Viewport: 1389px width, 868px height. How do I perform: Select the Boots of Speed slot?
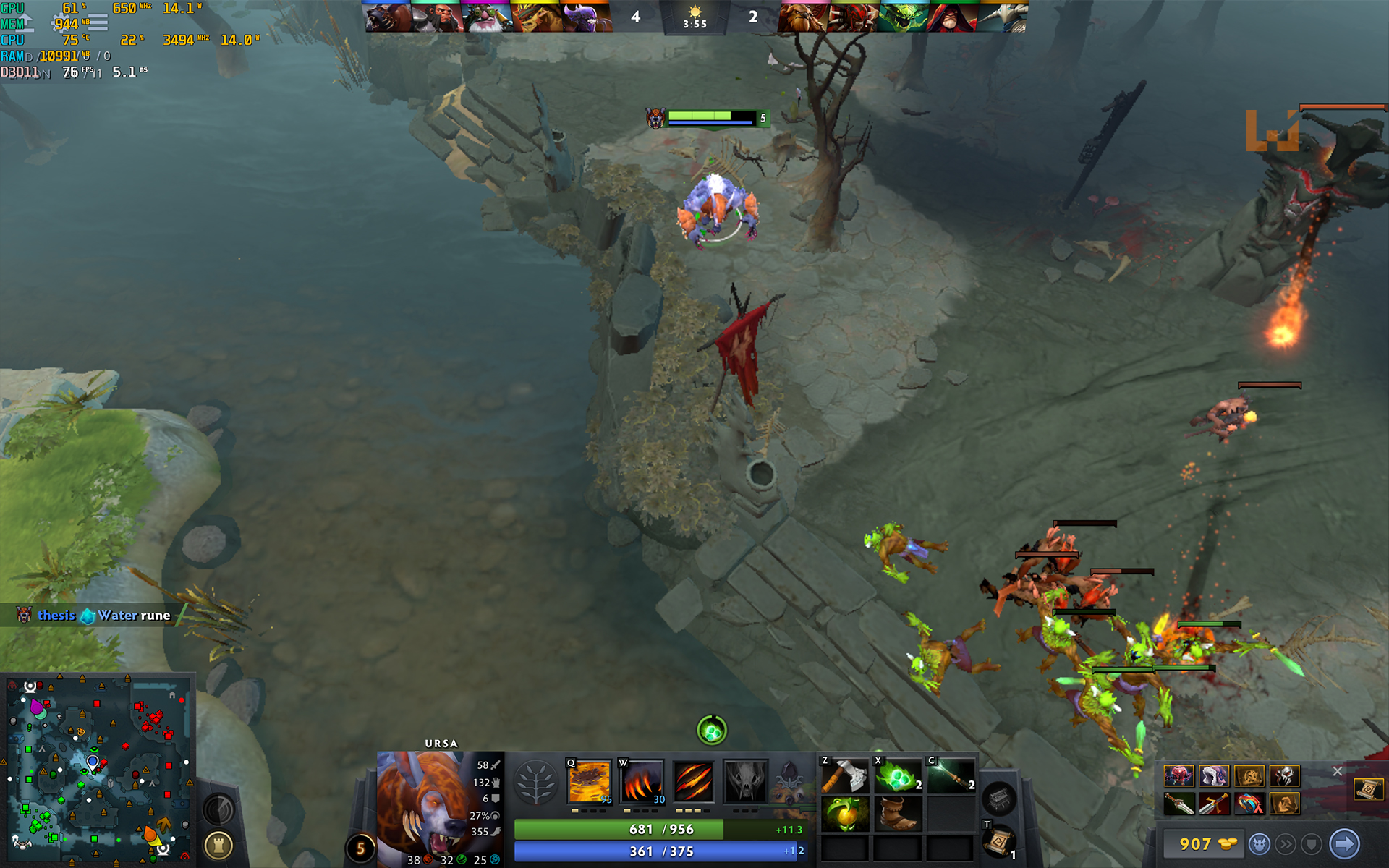[899, 814]
